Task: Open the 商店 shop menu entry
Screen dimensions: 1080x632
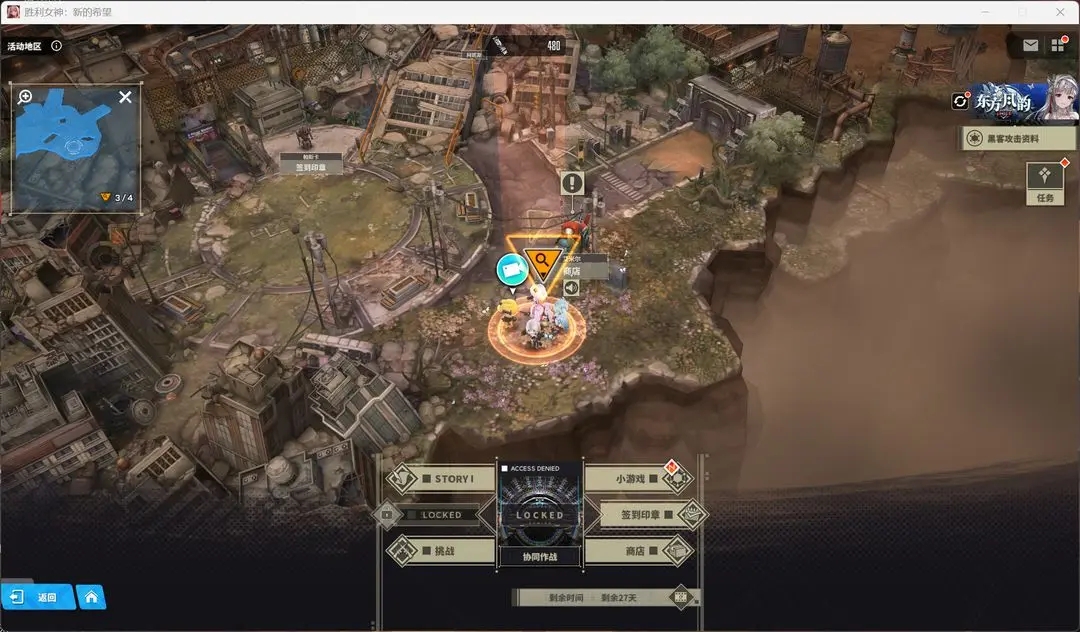Action: point(637,551)
